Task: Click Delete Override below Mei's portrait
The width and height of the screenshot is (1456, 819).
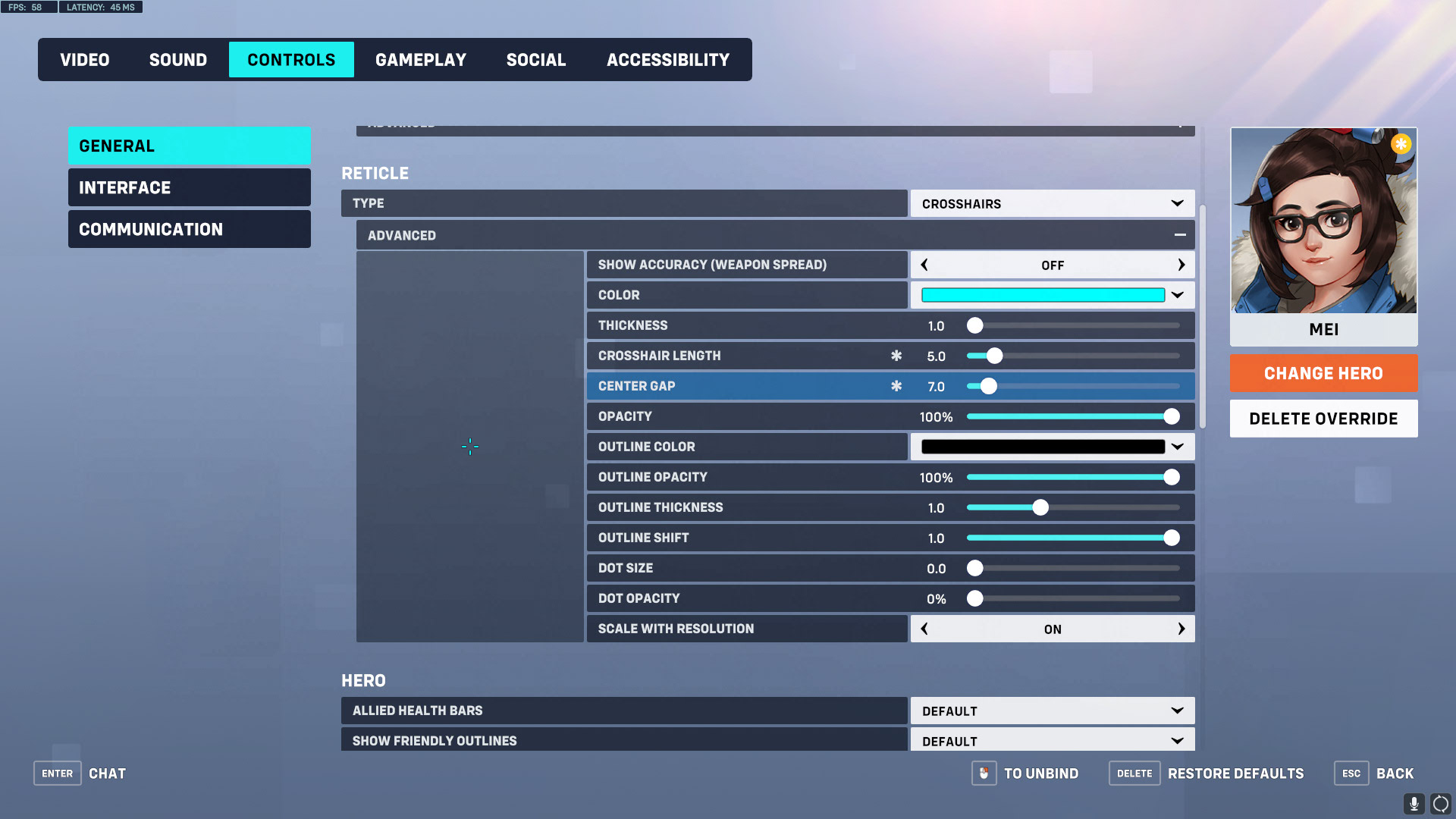Action: pyautogui.click(x=1323, y=418)
